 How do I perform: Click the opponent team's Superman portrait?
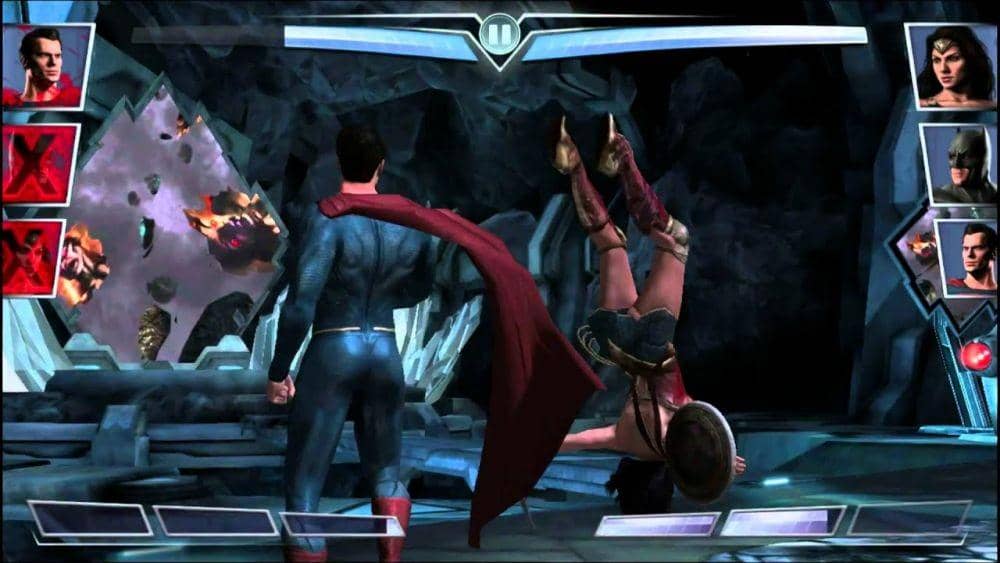click(x=966, y=258)
